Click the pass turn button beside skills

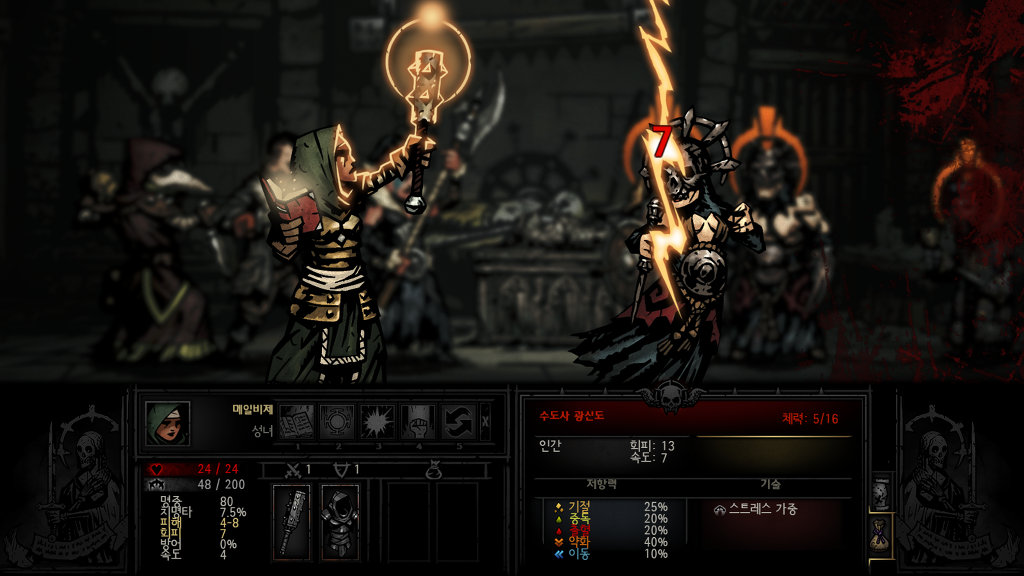pyautogui.click(x=486, y=421)
